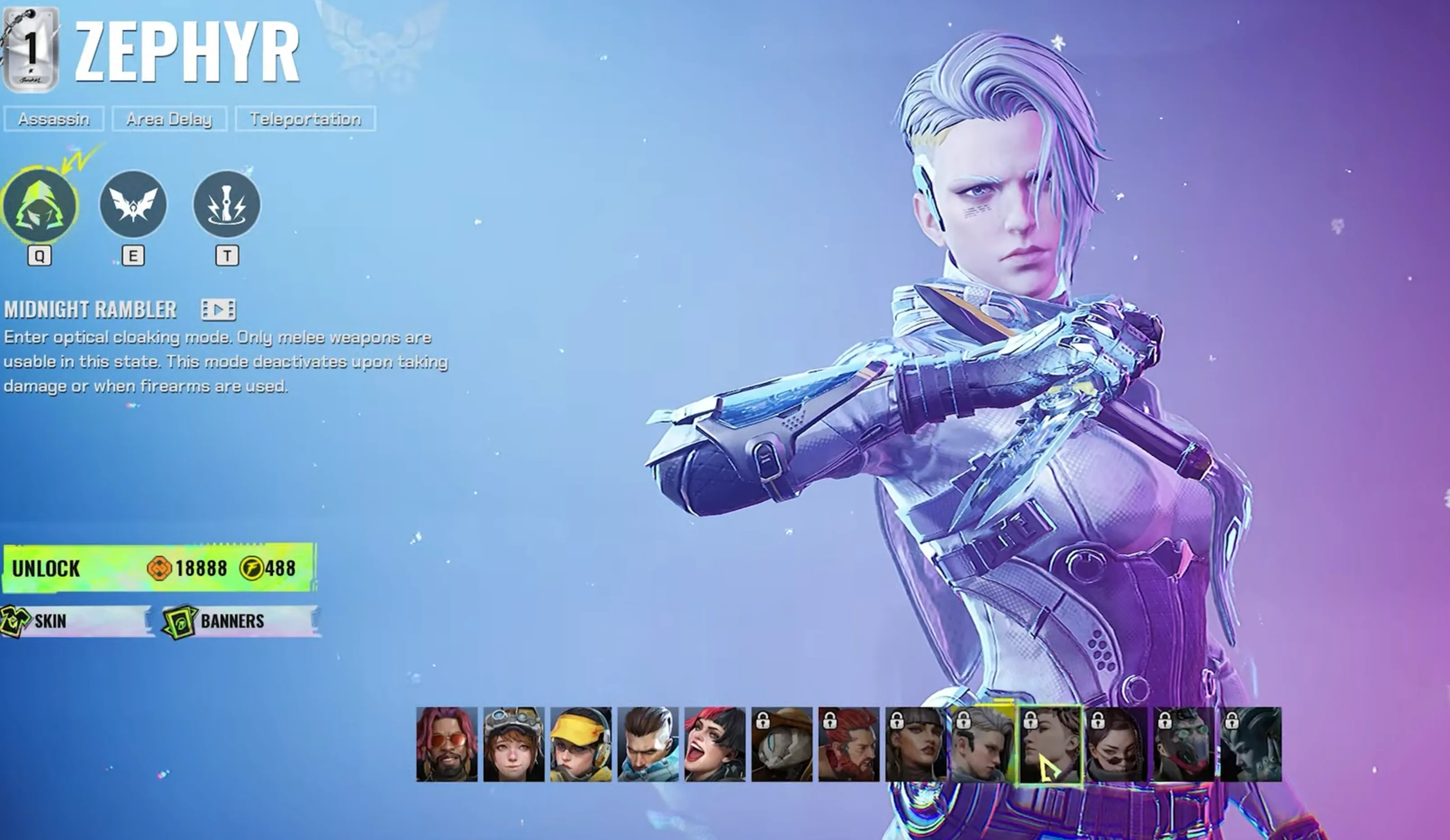Screen dimensions: 1450x840
Task: Select the green hooded Midnight Rambler ability
Action: pyautogui.click(x=40, y=205)
